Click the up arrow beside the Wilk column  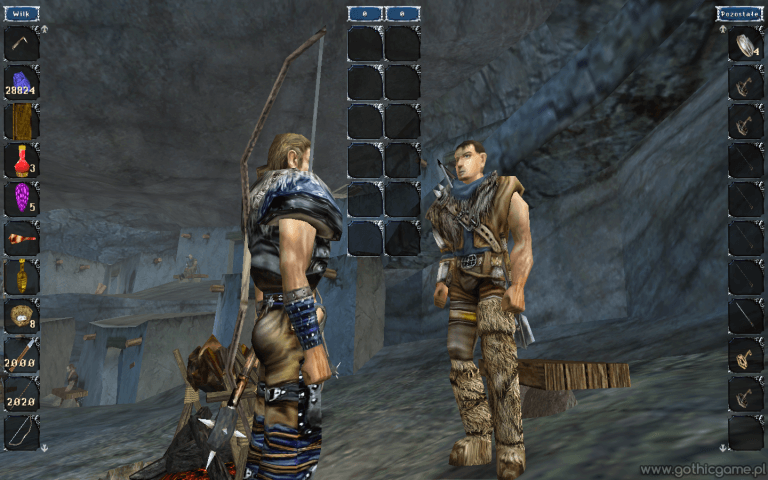coord(44,30)
